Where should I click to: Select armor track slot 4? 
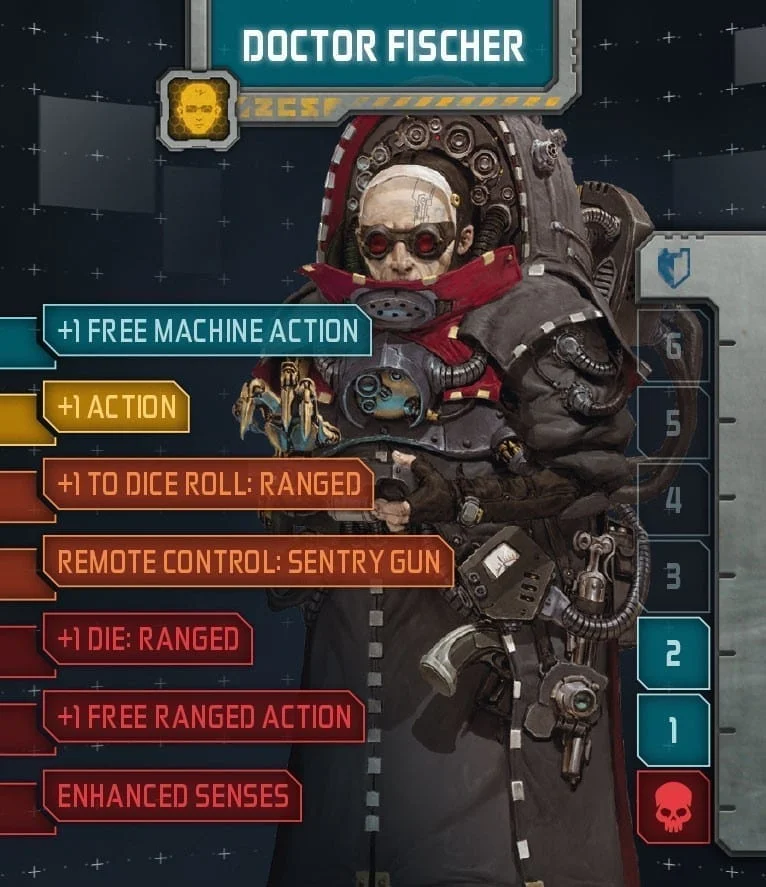673,499
